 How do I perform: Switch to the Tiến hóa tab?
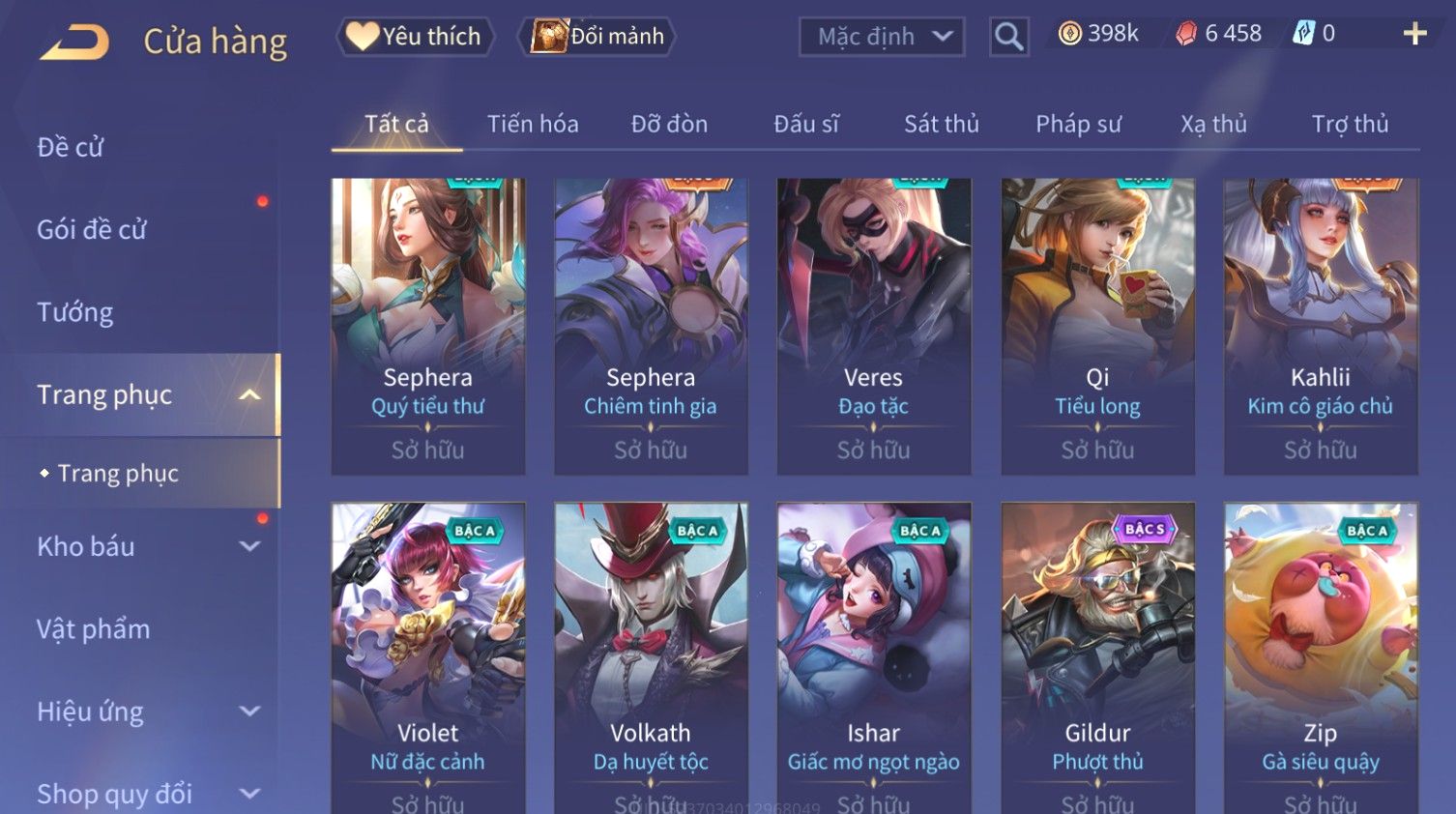click(533, 124)
